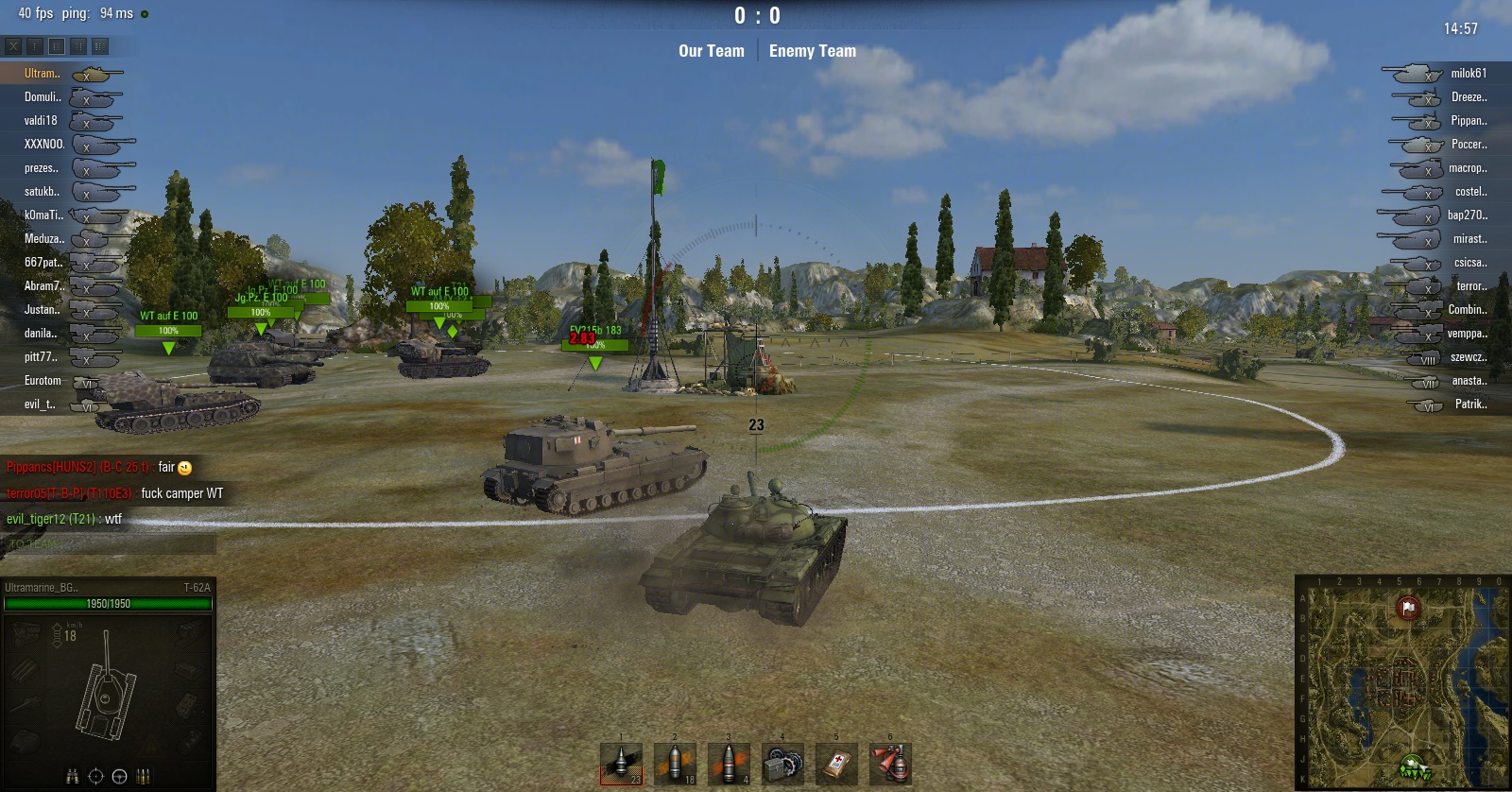Select enemy Patrik.. in the enemy list

click(1470, 404)
